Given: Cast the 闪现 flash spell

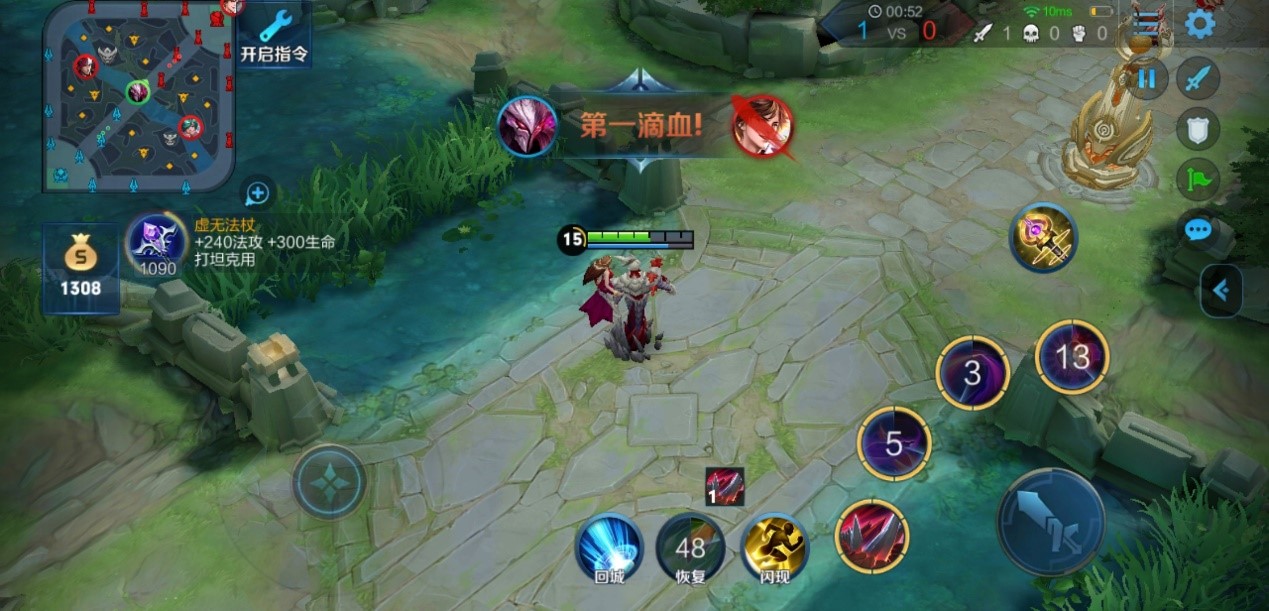Looking at the screenshot, I should point(774,547).
